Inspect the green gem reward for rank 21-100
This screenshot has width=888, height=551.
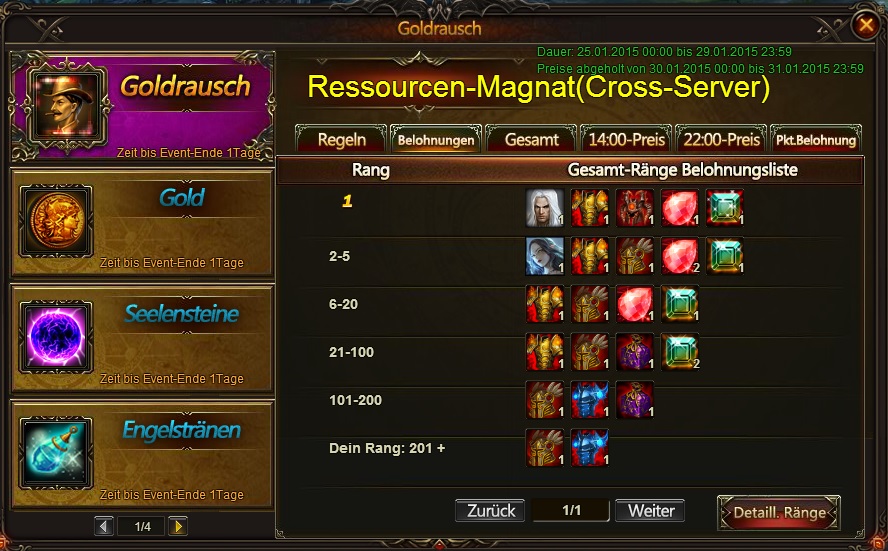point(680,352)
